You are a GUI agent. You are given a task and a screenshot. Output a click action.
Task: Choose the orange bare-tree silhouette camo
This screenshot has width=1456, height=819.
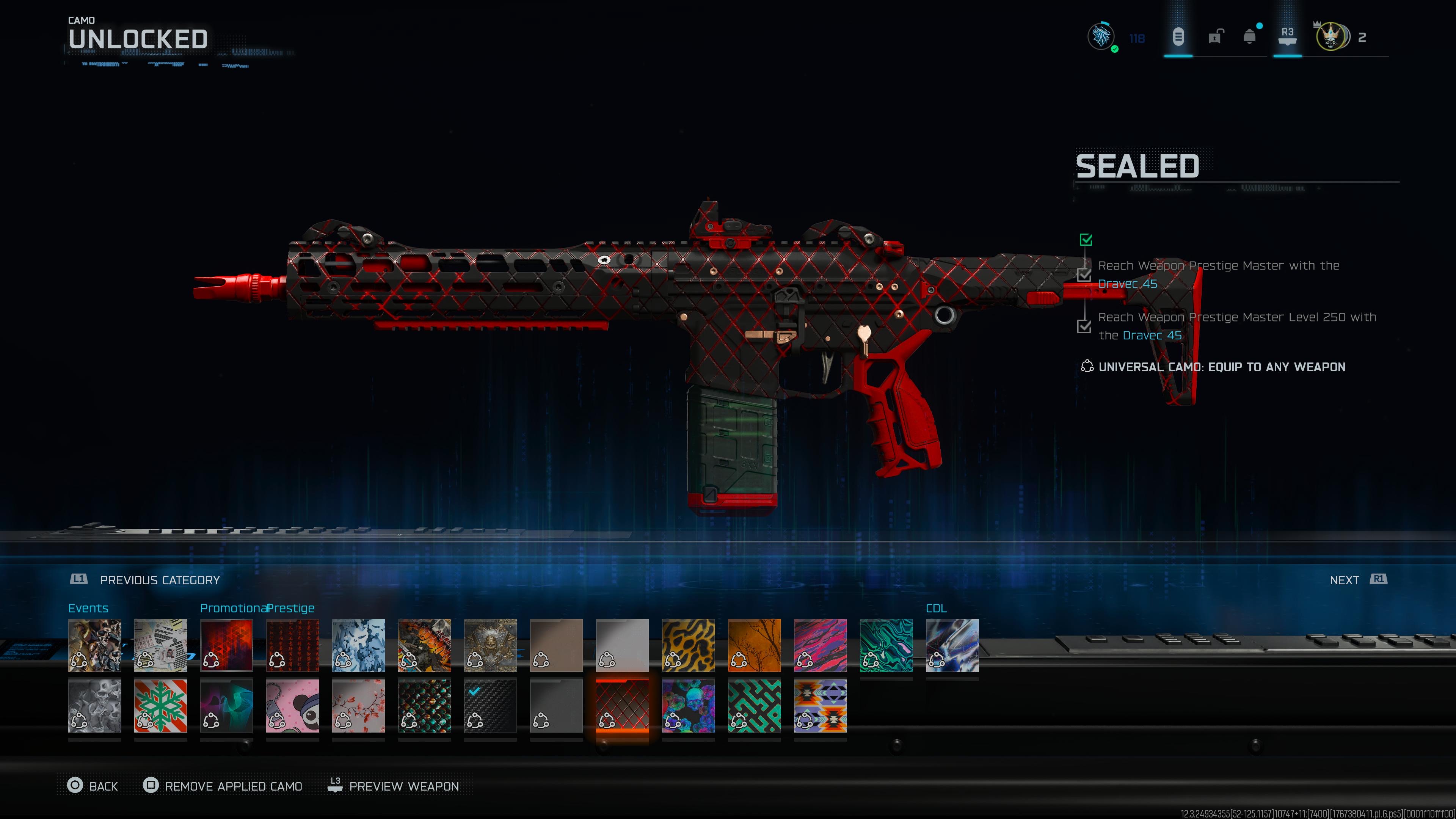tap(754, 645)
